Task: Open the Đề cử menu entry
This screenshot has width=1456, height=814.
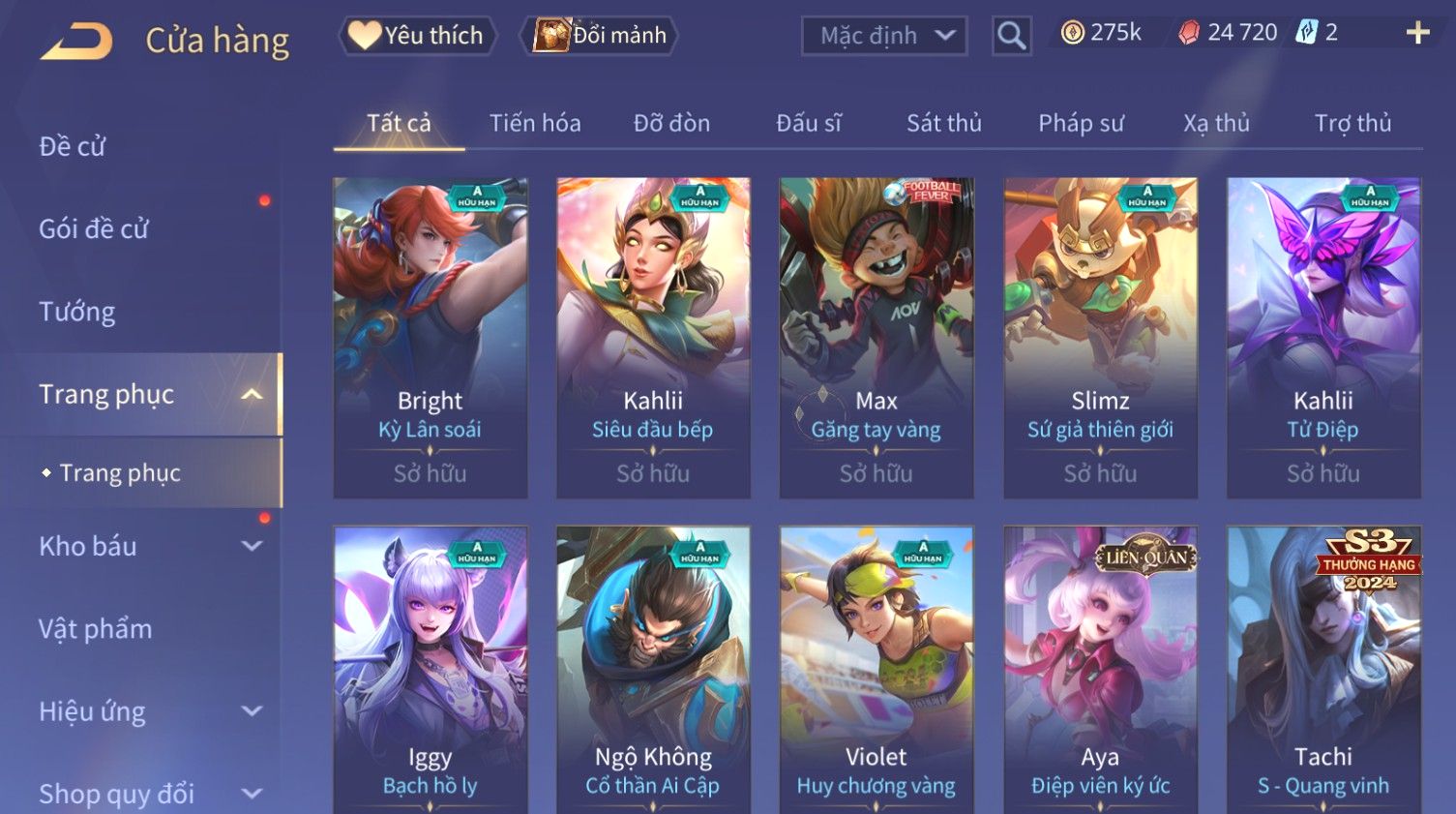Action: (73, 146)
